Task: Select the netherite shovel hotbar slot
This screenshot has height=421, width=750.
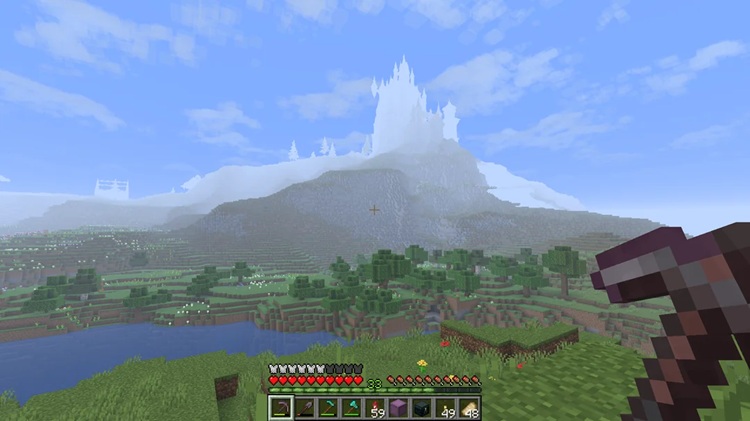Action: 304,408
